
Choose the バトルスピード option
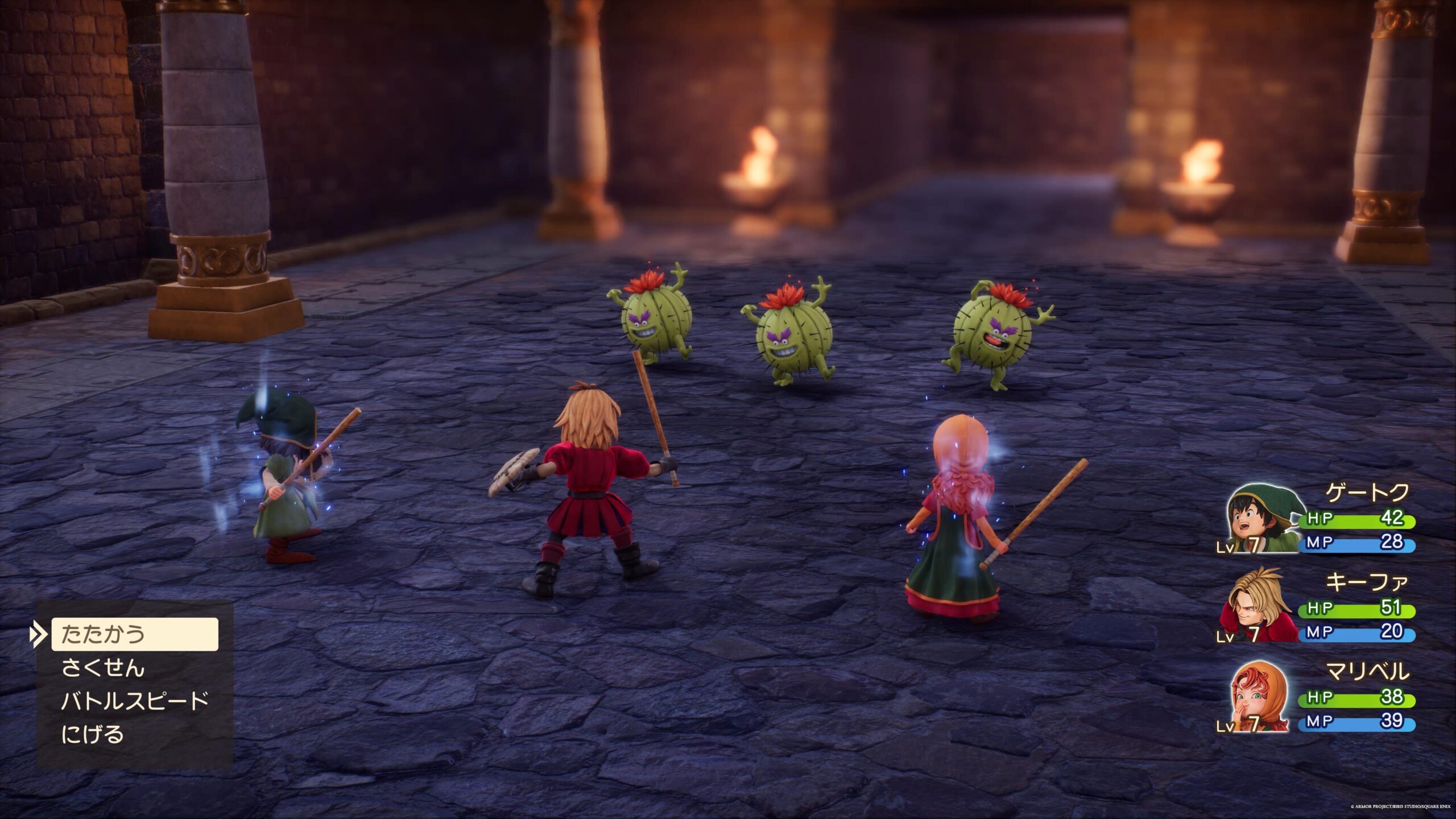135,701
